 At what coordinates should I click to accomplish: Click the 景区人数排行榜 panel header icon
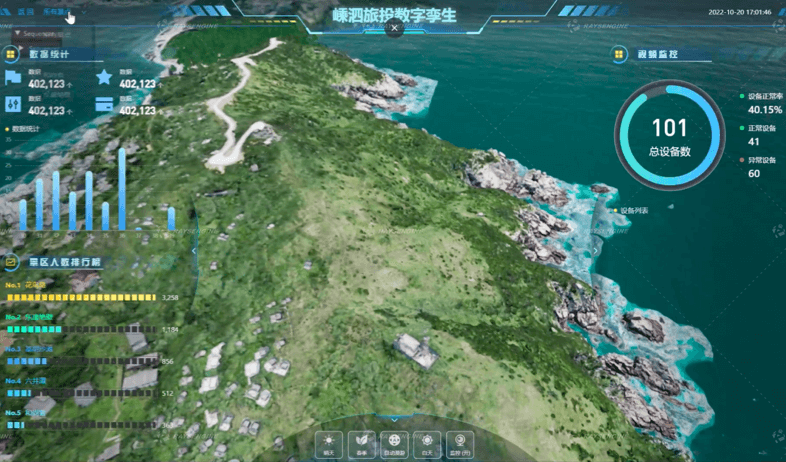pyautogui.click(x=12, y=262)
